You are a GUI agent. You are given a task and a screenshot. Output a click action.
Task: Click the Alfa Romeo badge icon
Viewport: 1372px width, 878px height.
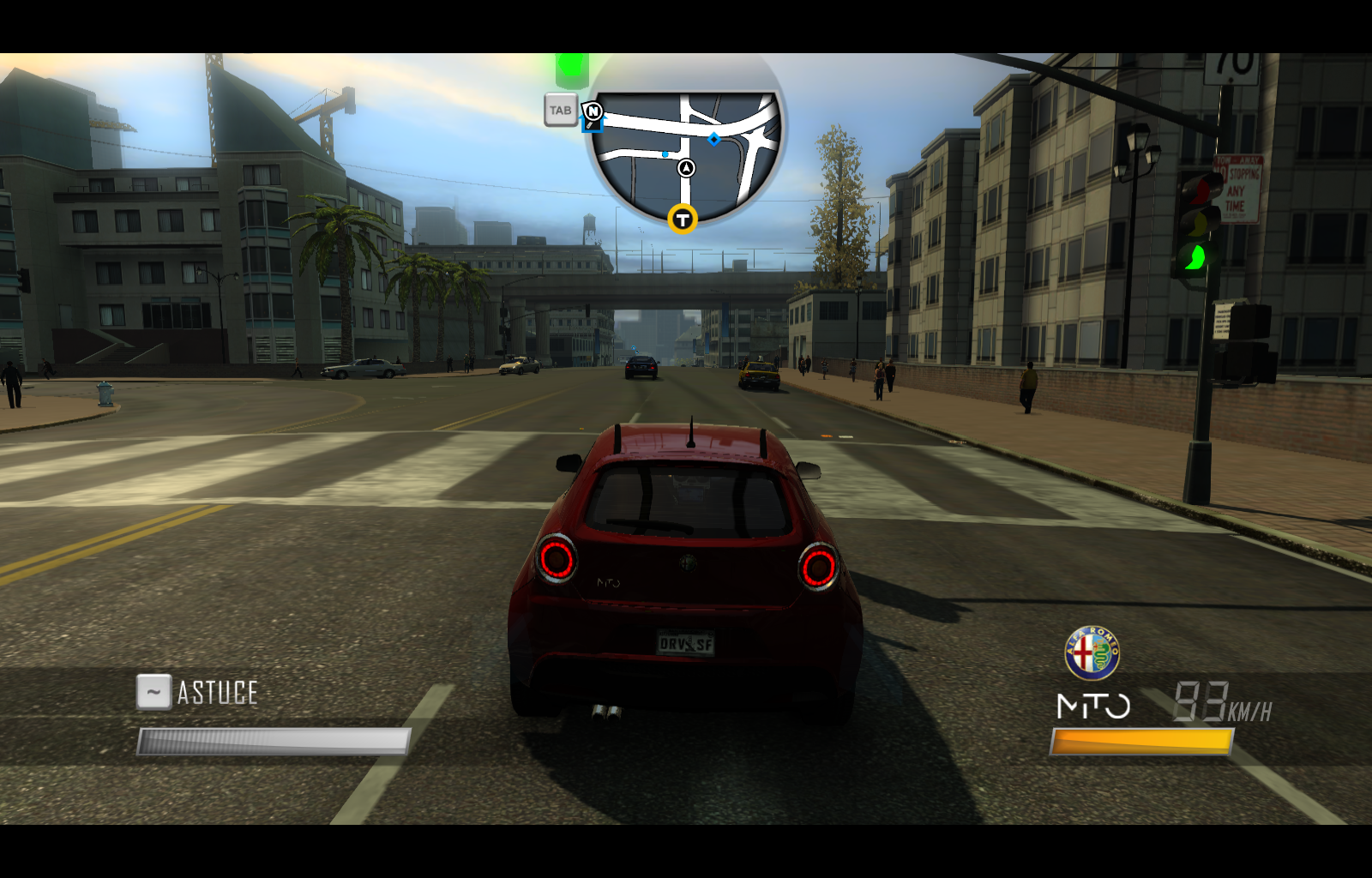(1092, 653)
